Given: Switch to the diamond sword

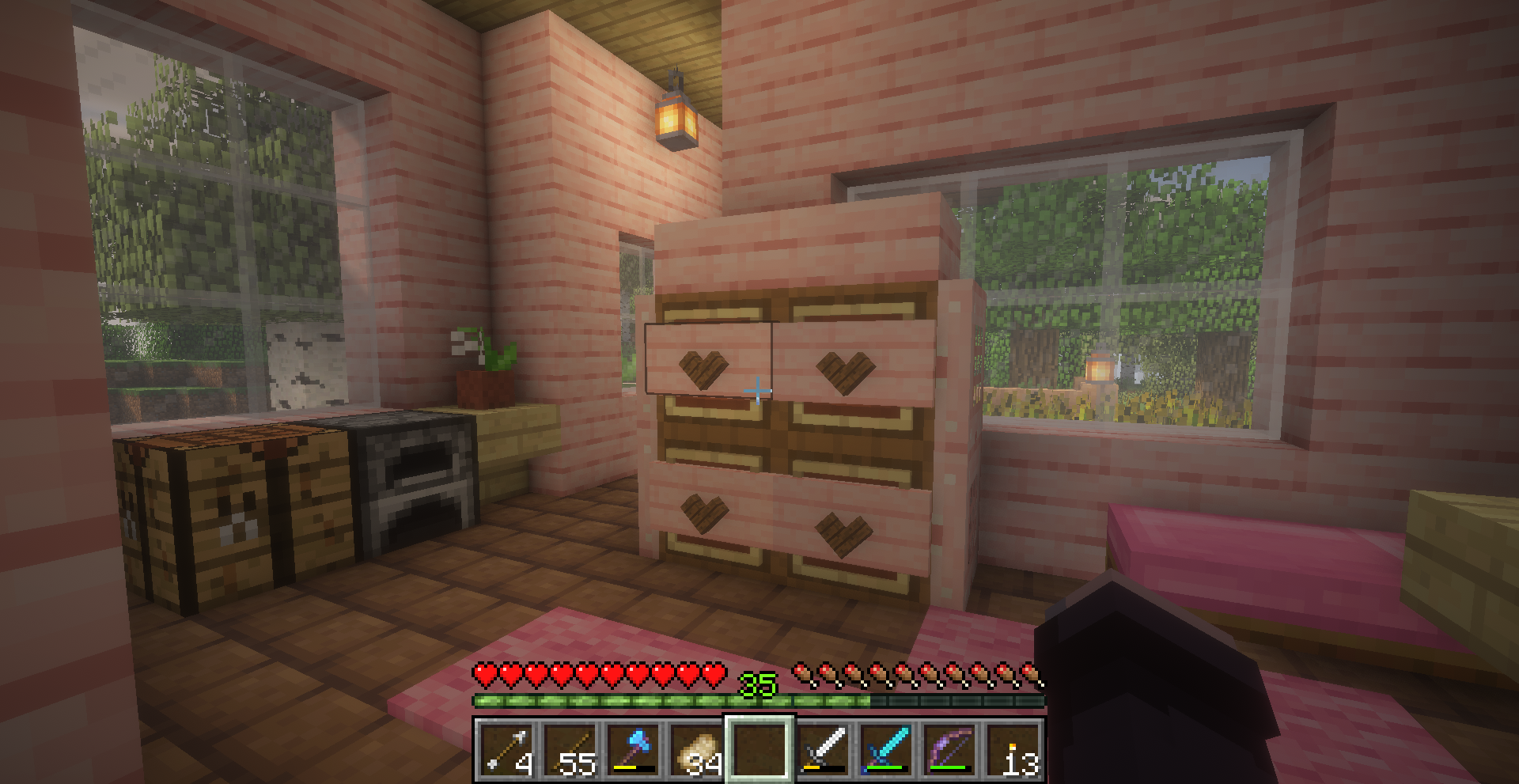Looking at the screenshot, I should (x=886, y=748).
